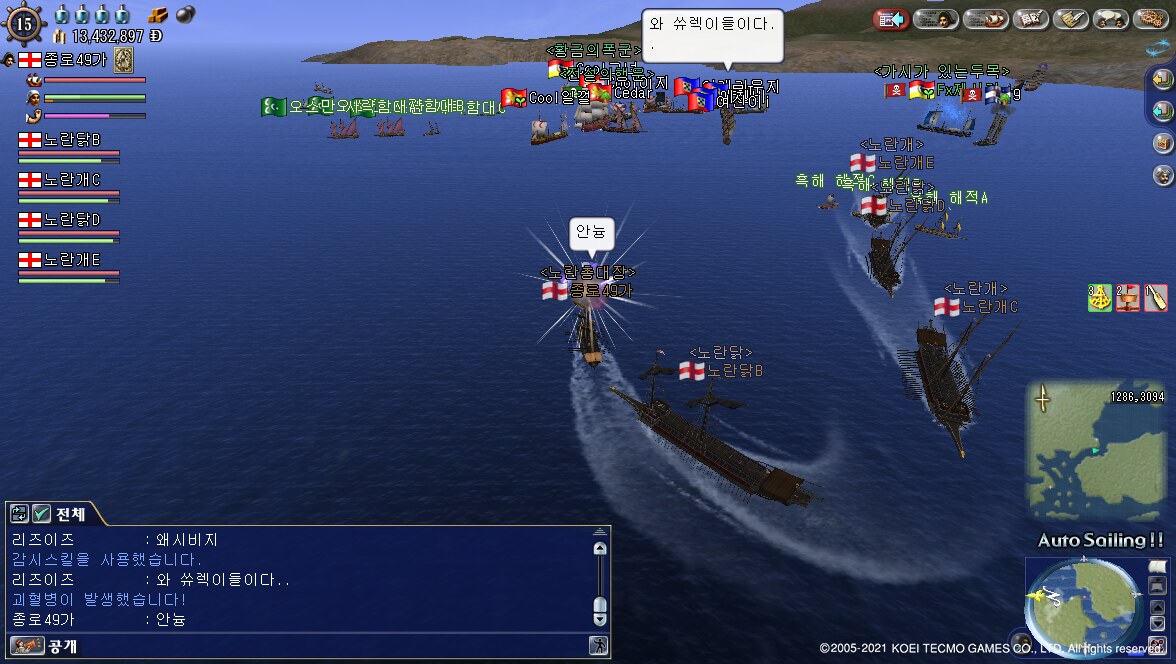
Task: Activate the oar rowing skill in slot 1
Action: pyautogui.click(x=1155, y=297)
